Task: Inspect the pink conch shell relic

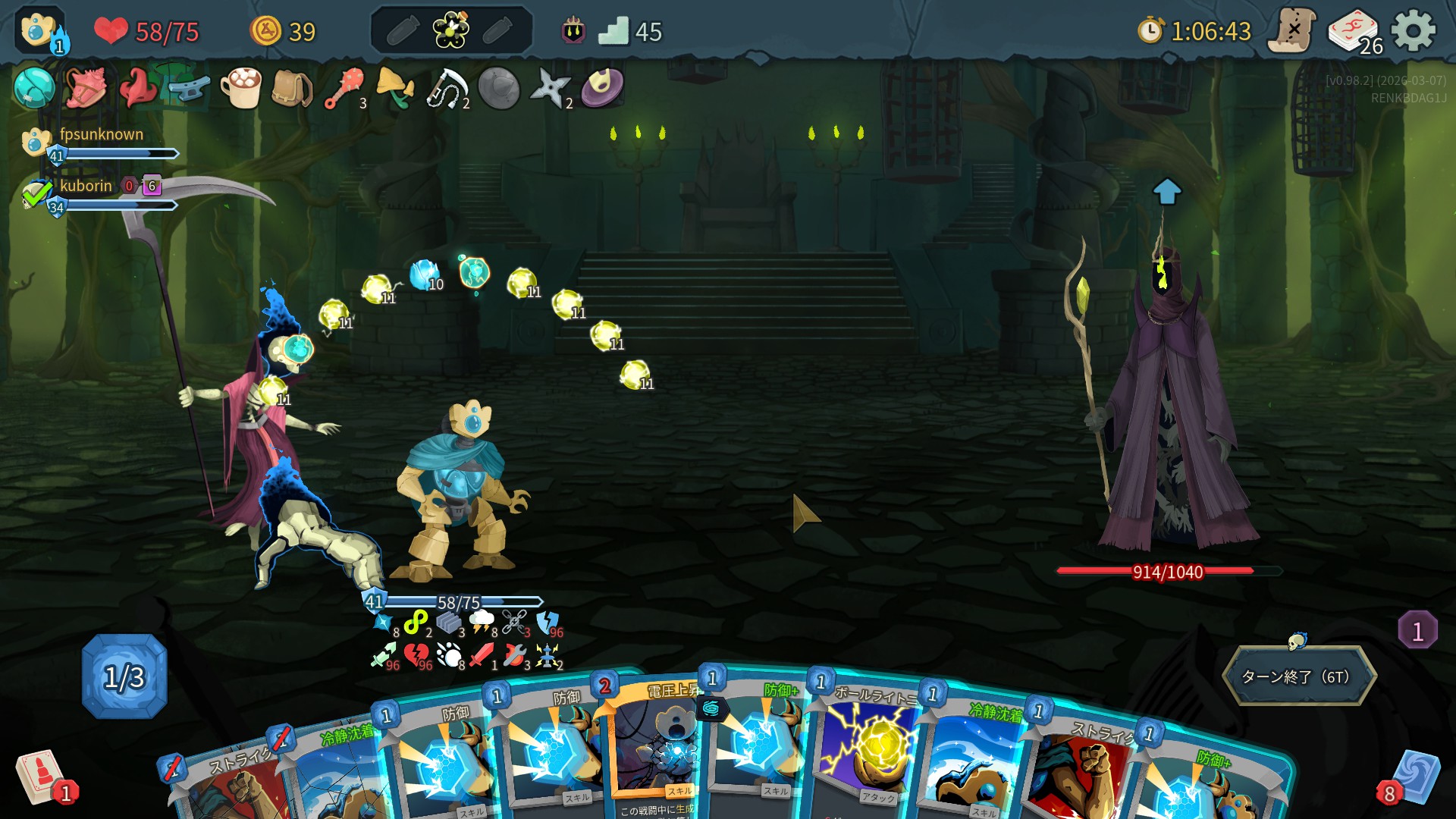Action: tap(85, 88)
